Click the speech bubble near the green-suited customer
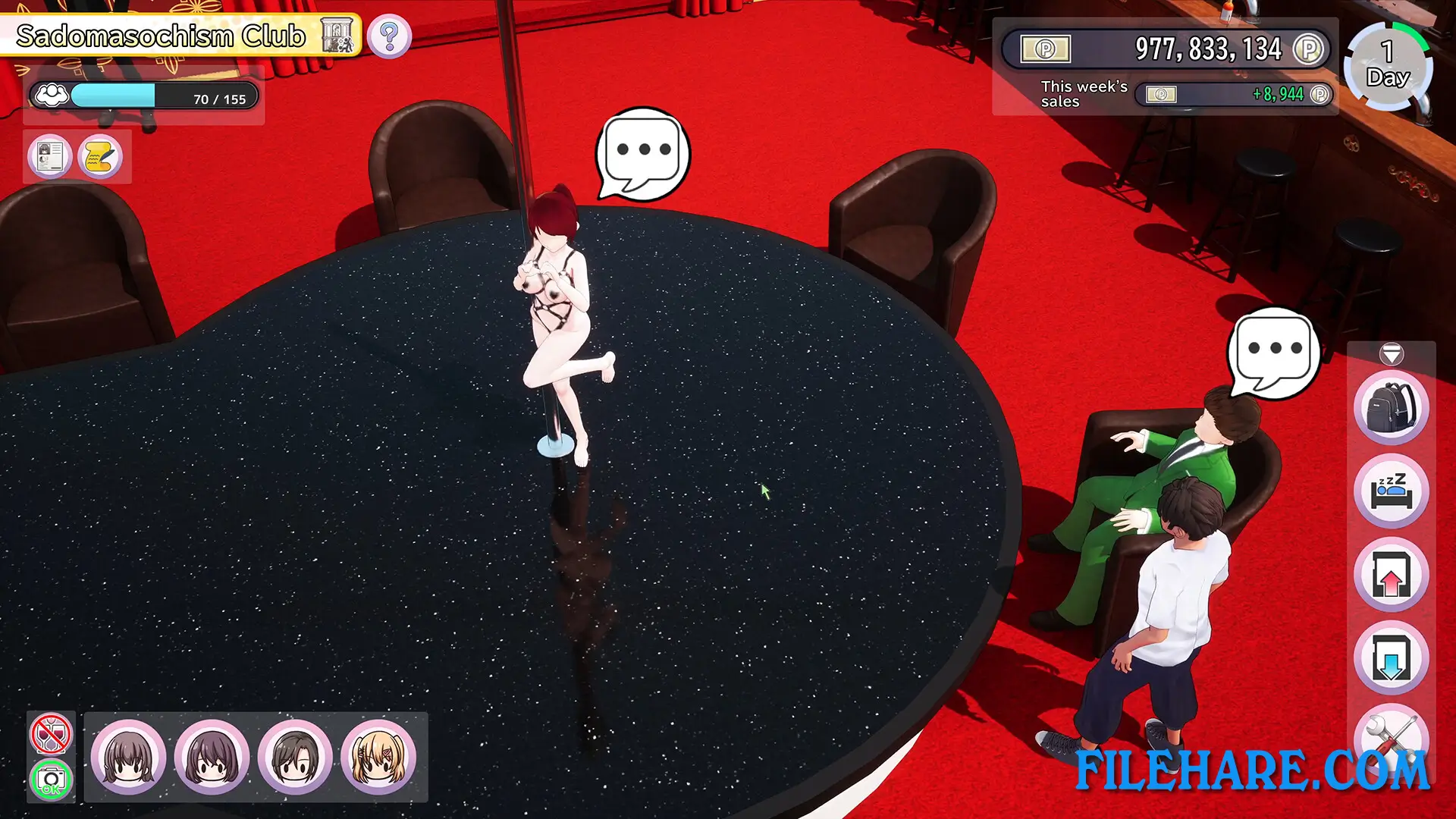1456x819 pixels. point(1275,349)
